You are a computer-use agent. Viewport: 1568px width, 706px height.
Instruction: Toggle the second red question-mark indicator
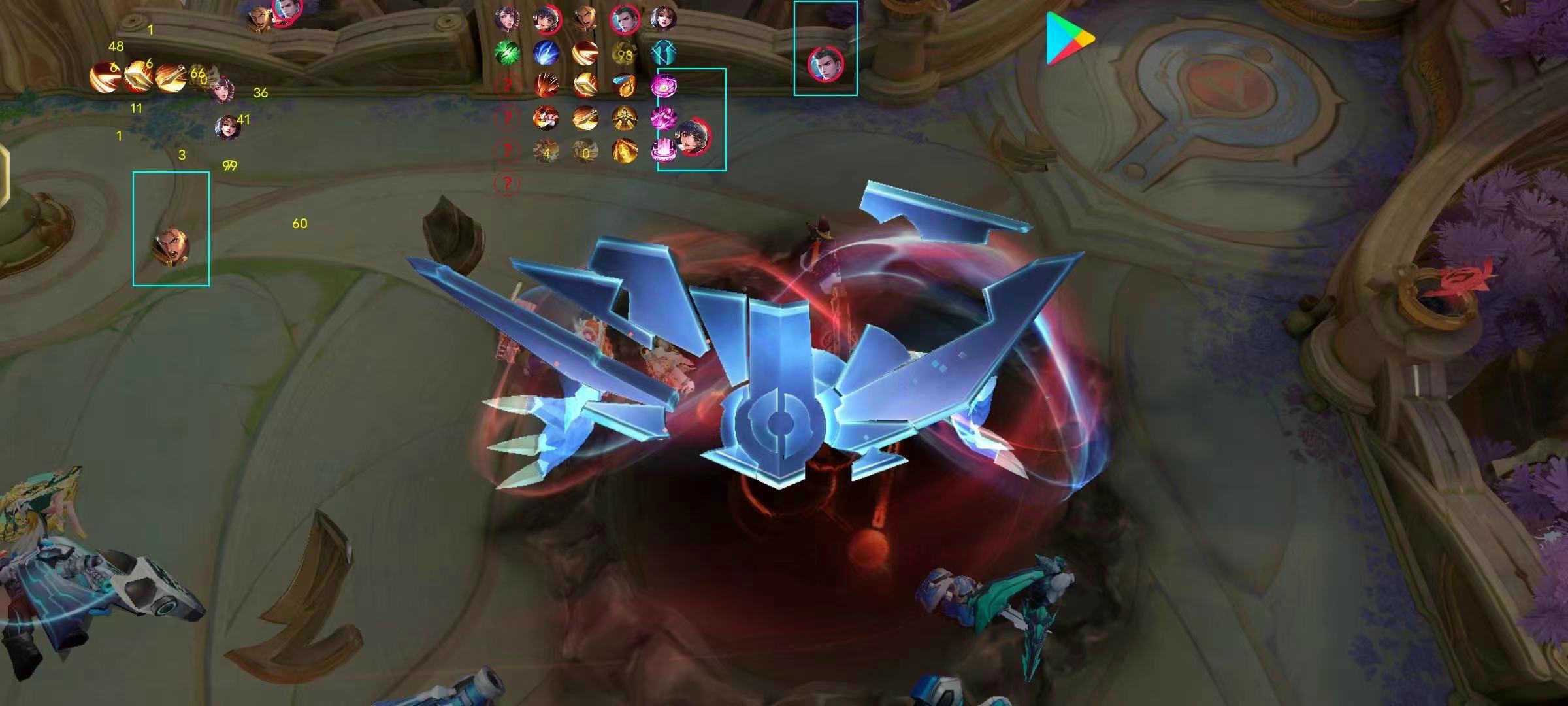click(x=506, y=116)
